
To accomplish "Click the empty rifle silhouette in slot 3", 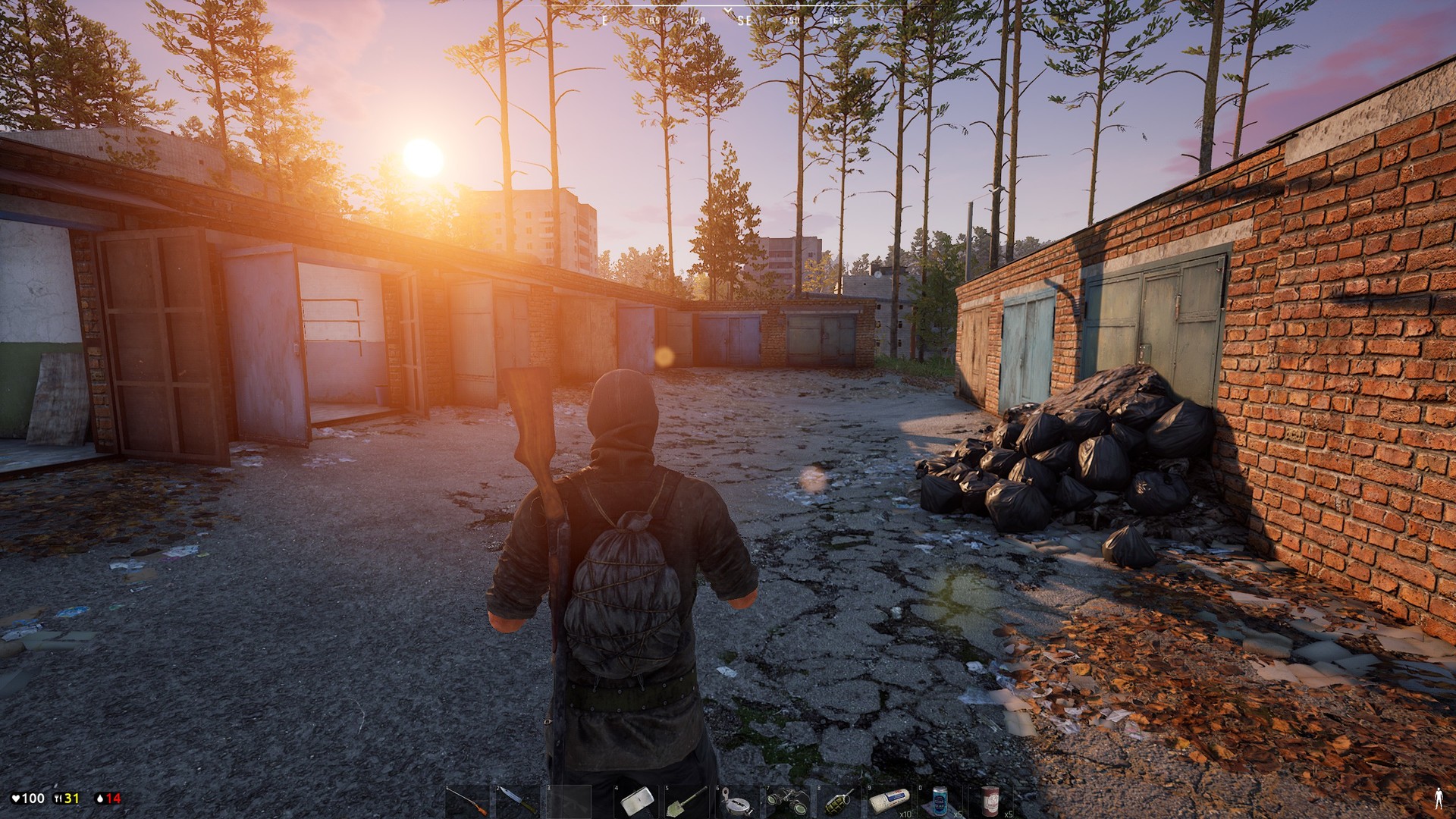I will point(570,800).
